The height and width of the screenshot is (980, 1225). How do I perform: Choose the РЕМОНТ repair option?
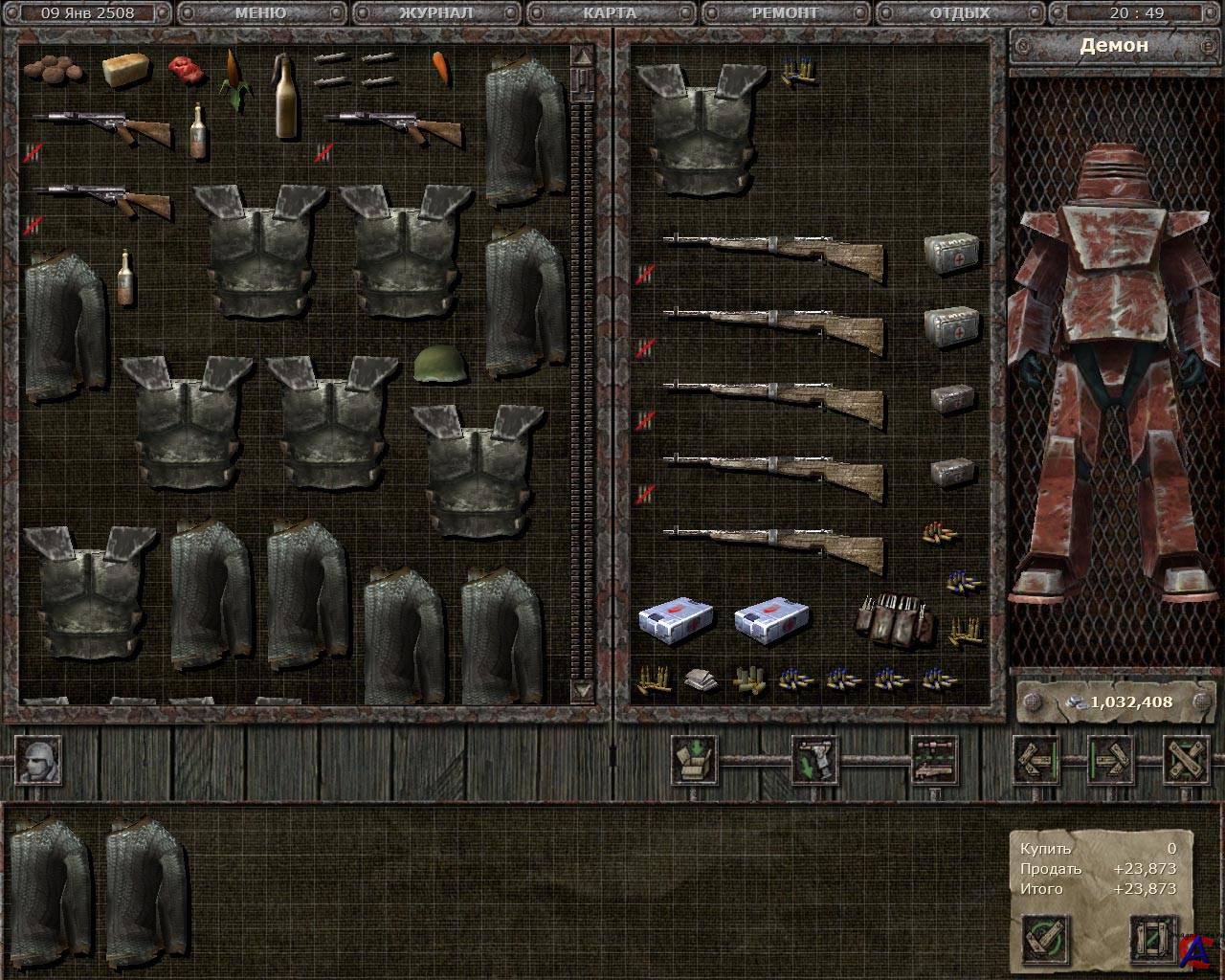[785, 13]
